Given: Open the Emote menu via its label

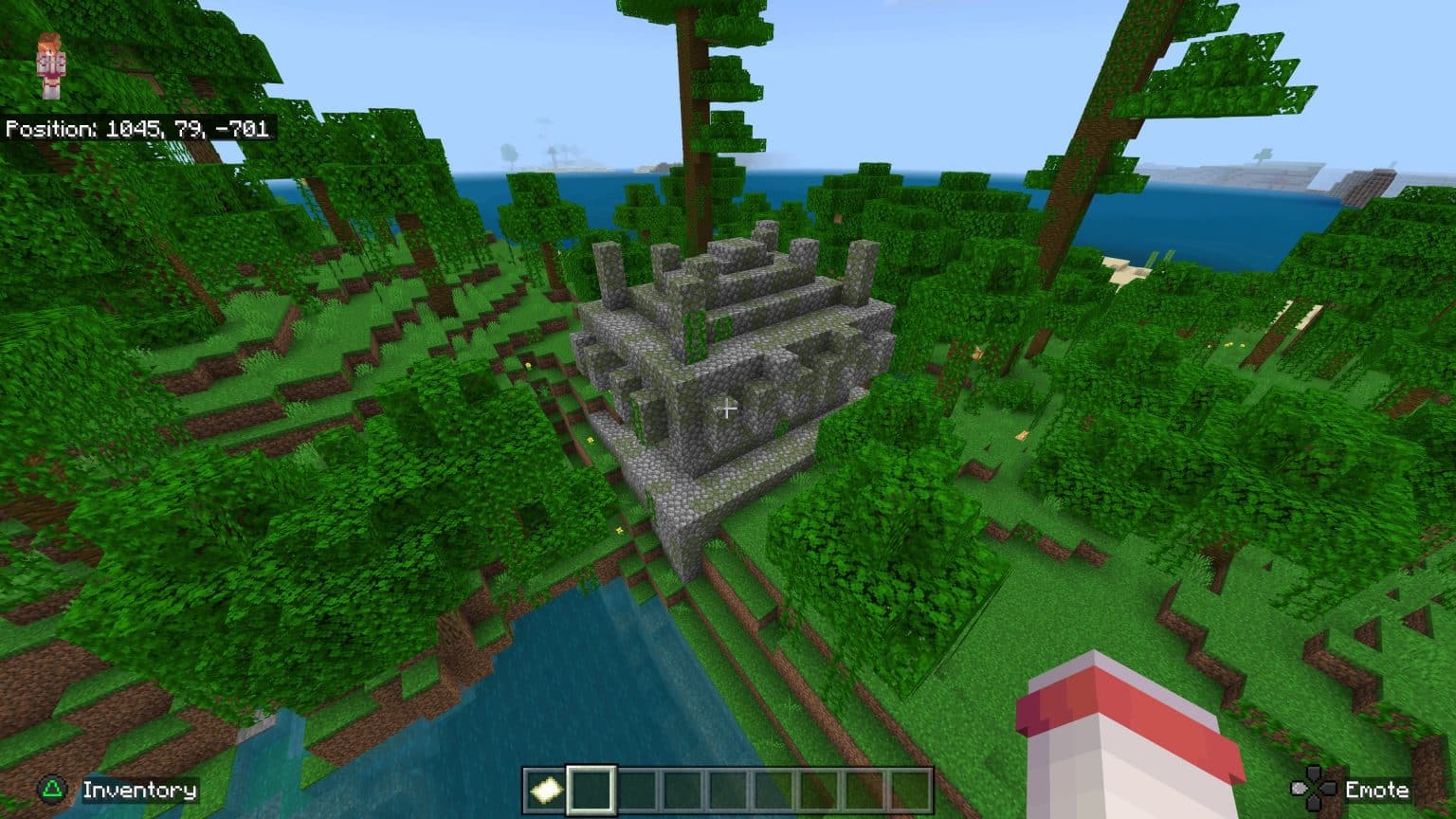Looking at the screenshot, I should click(x=1379, y=788).
